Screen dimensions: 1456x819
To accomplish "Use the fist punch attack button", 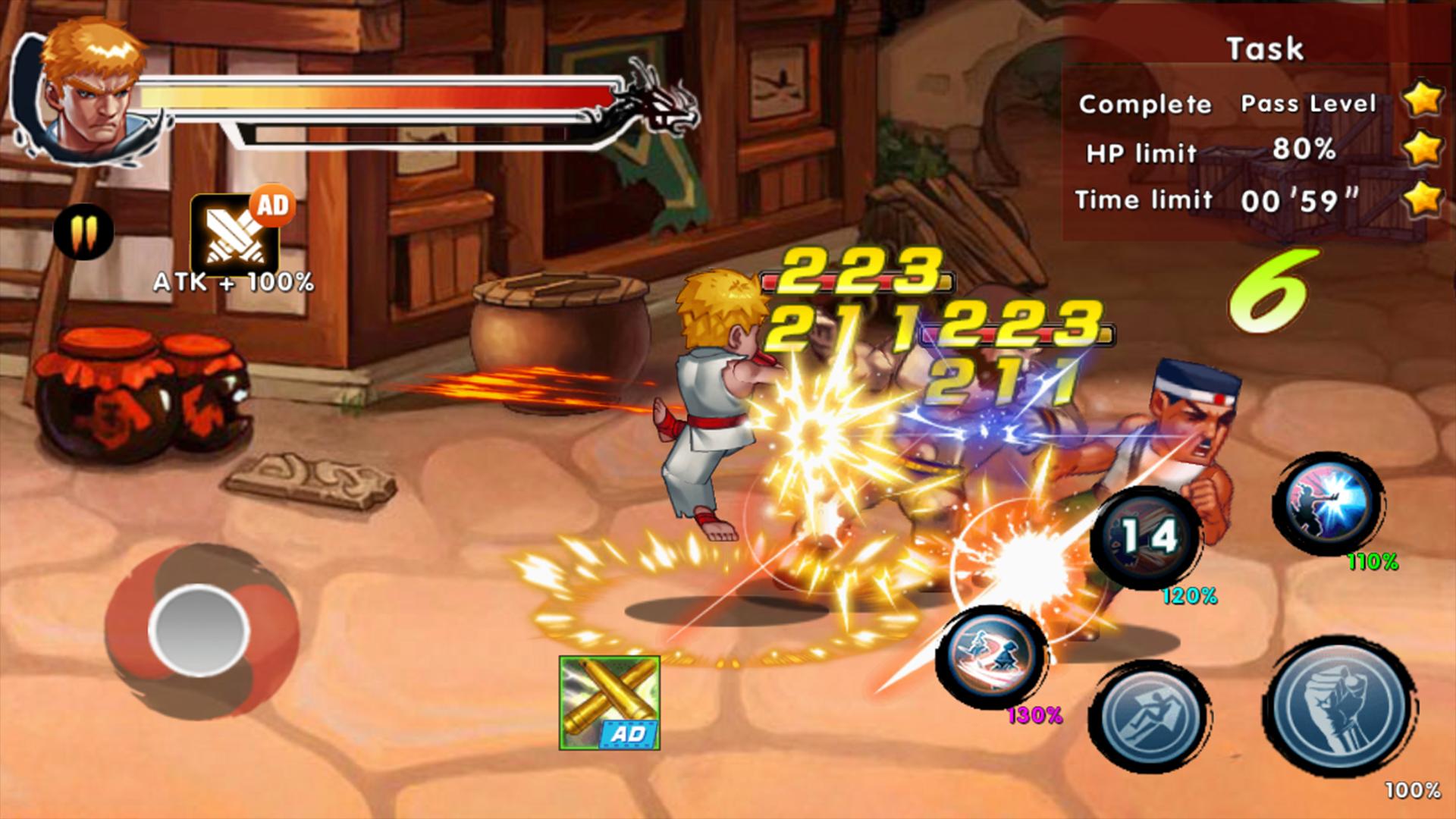I will (x=1340, y=707).
